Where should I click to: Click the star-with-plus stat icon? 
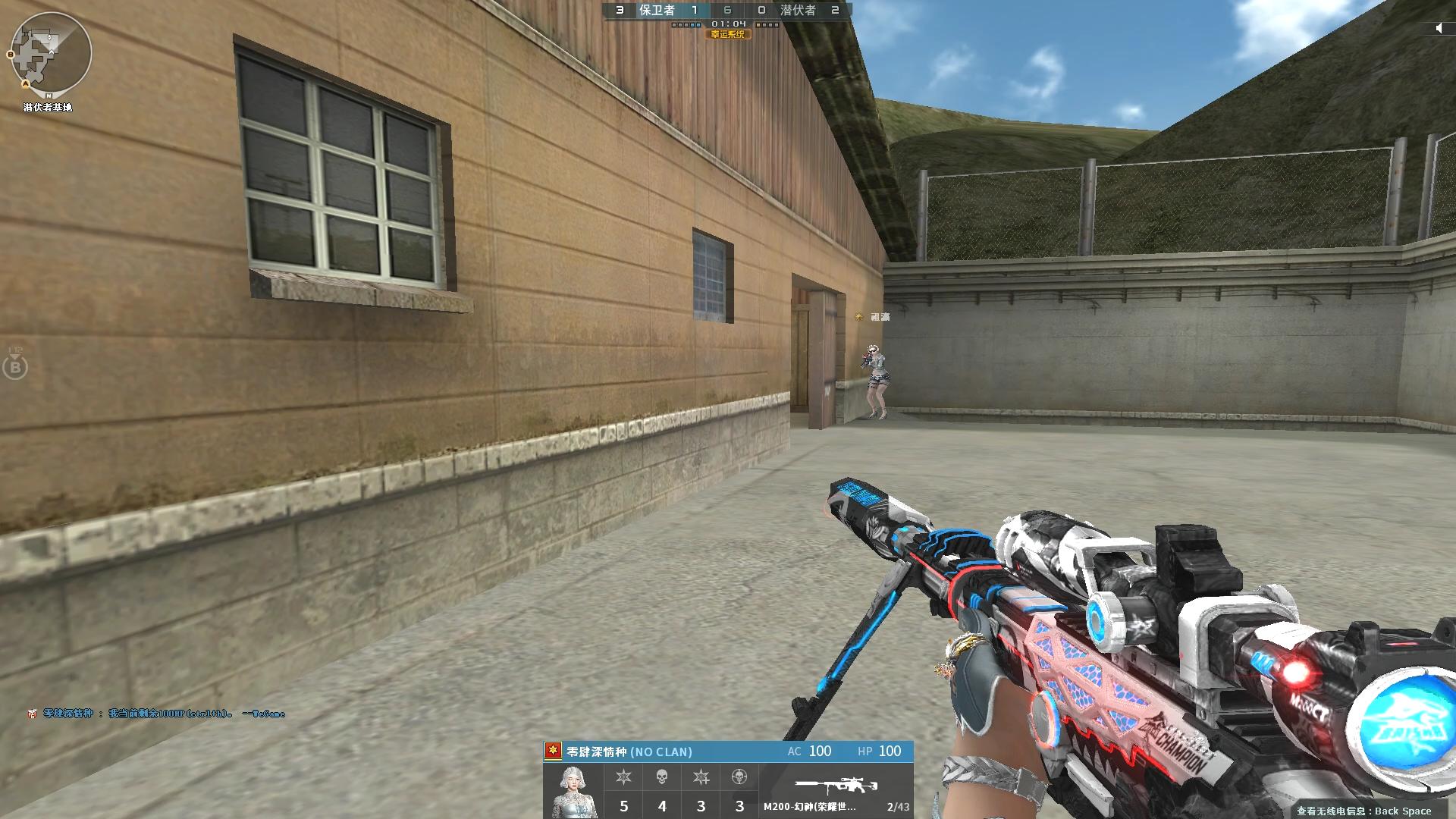(x=701, y=777)
